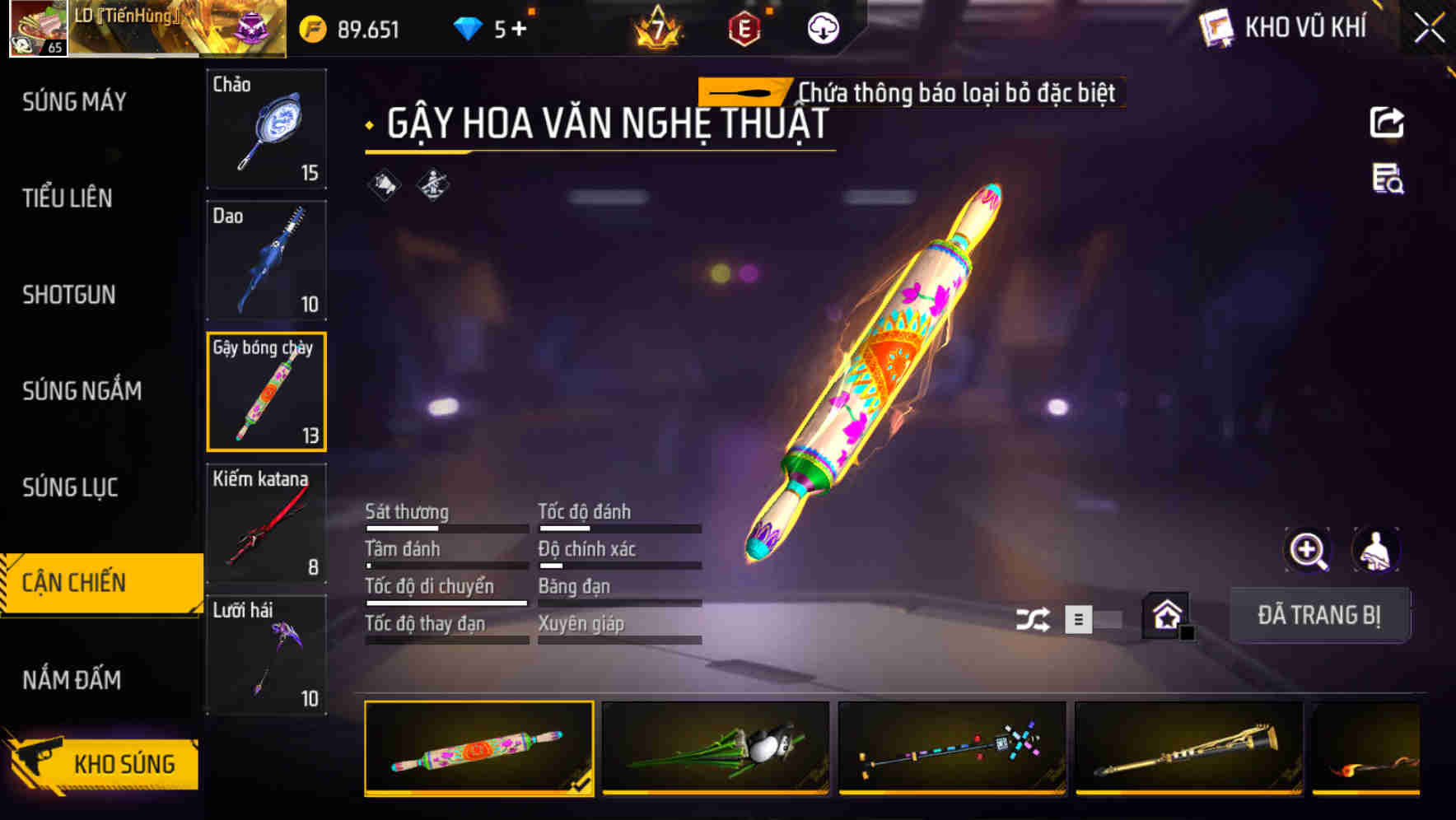Click the level 7 rank crown badge
The width and height of the screenshot is (1456, 820).
click(656, 29)
